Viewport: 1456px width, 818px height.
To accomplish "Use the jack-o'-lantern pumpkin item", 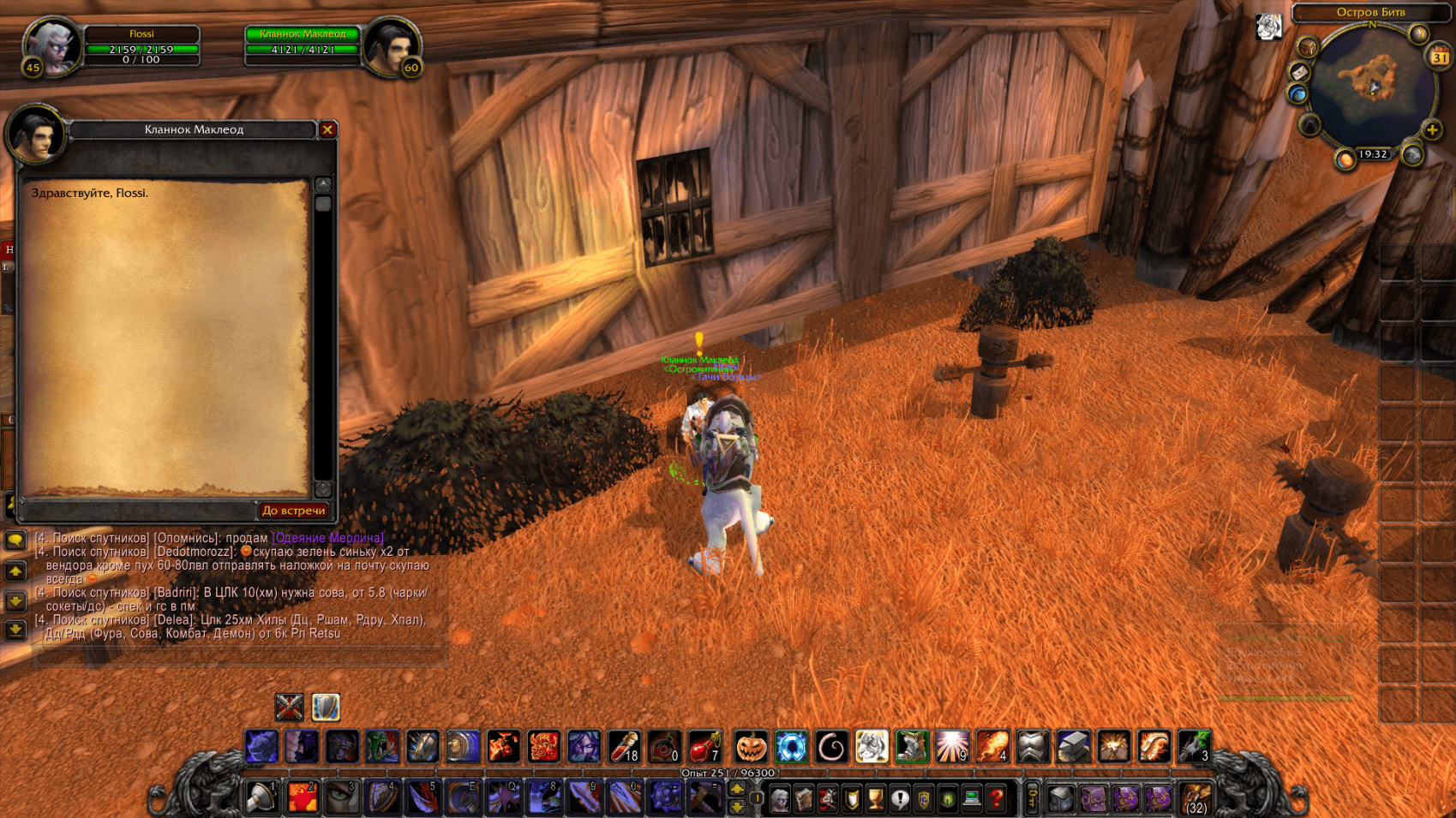I will pos(751,747).
